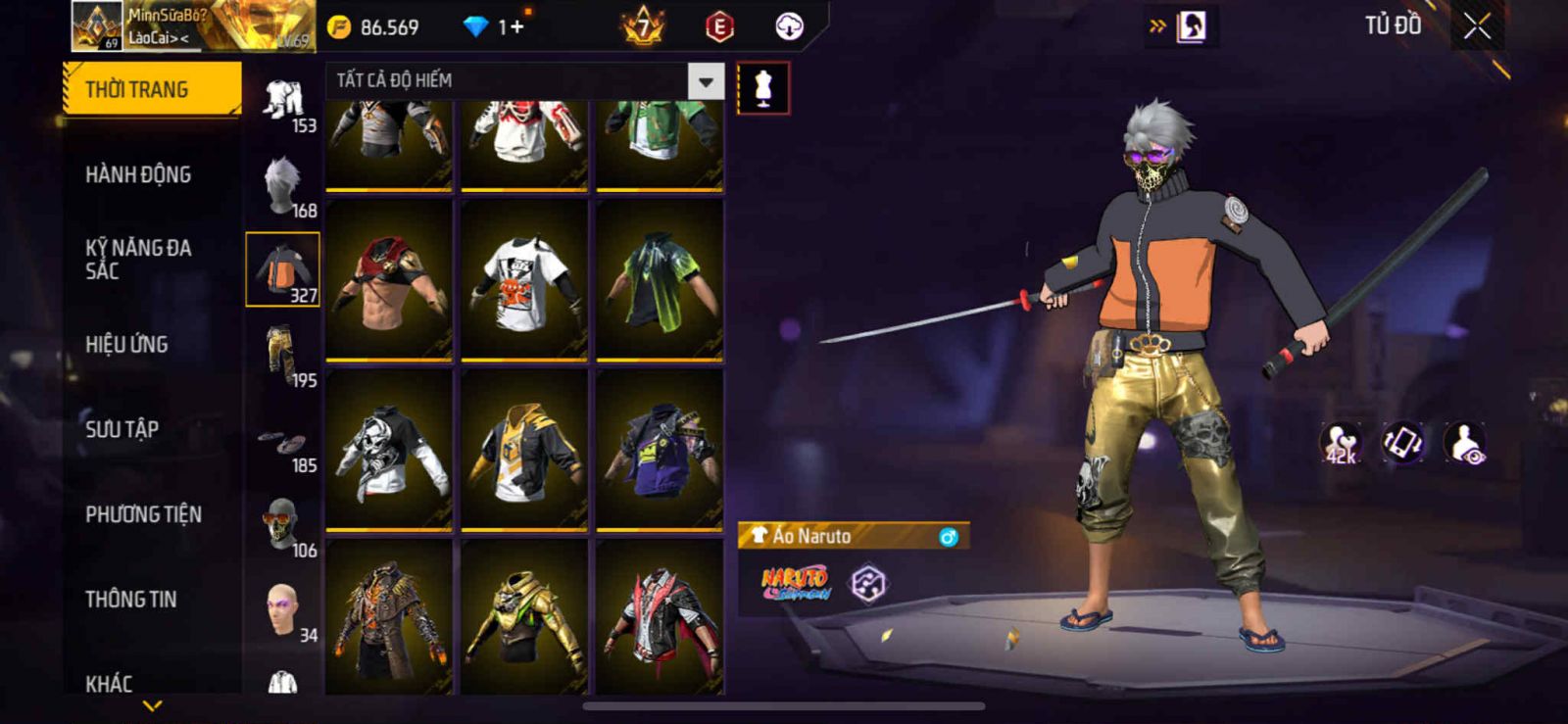The image size is (1568, 724).
Task: Click the mannequin preview icon
Action: tap(763, 89)
